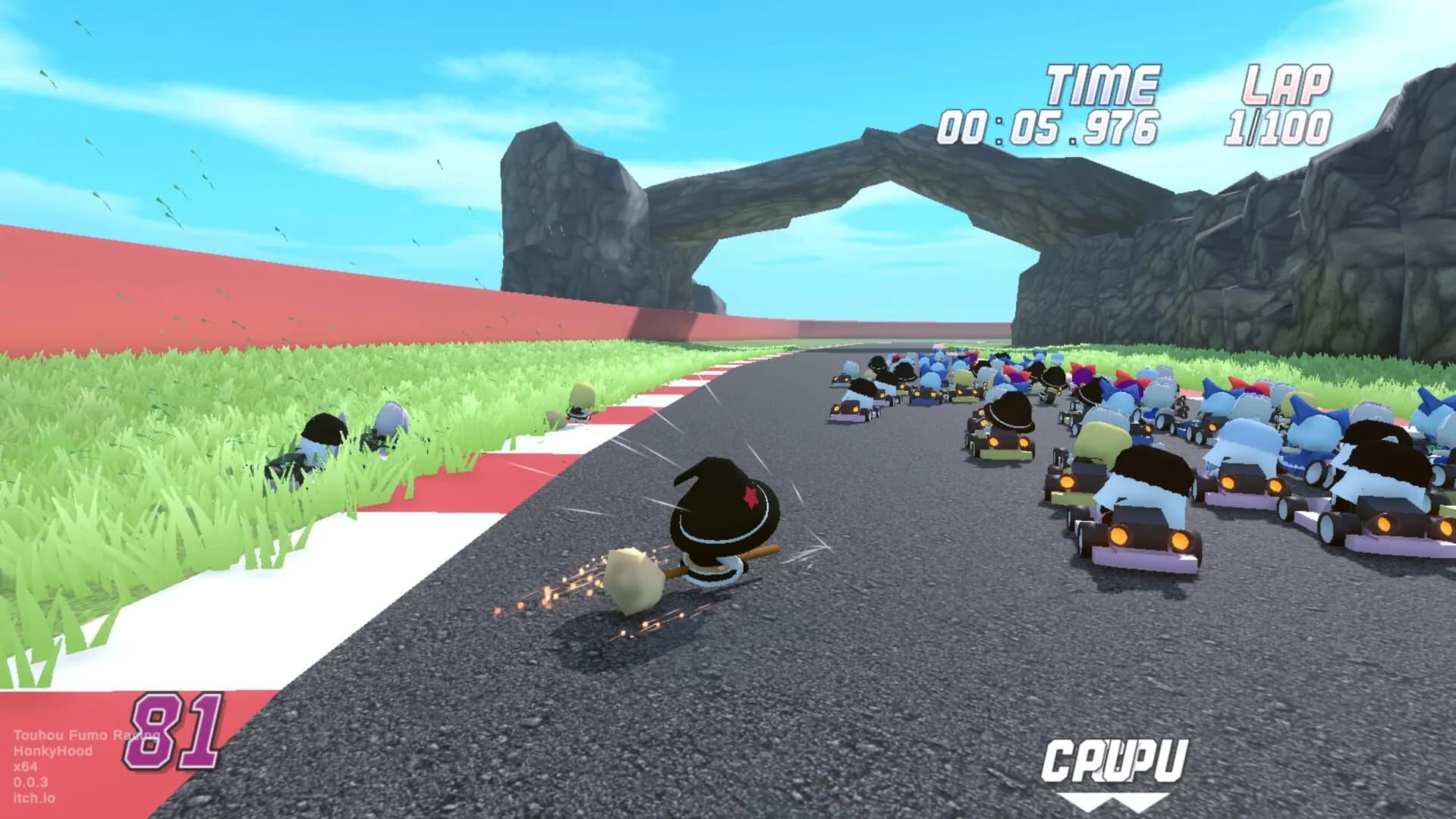Open the itch.io link

click(x=33, y=797)
